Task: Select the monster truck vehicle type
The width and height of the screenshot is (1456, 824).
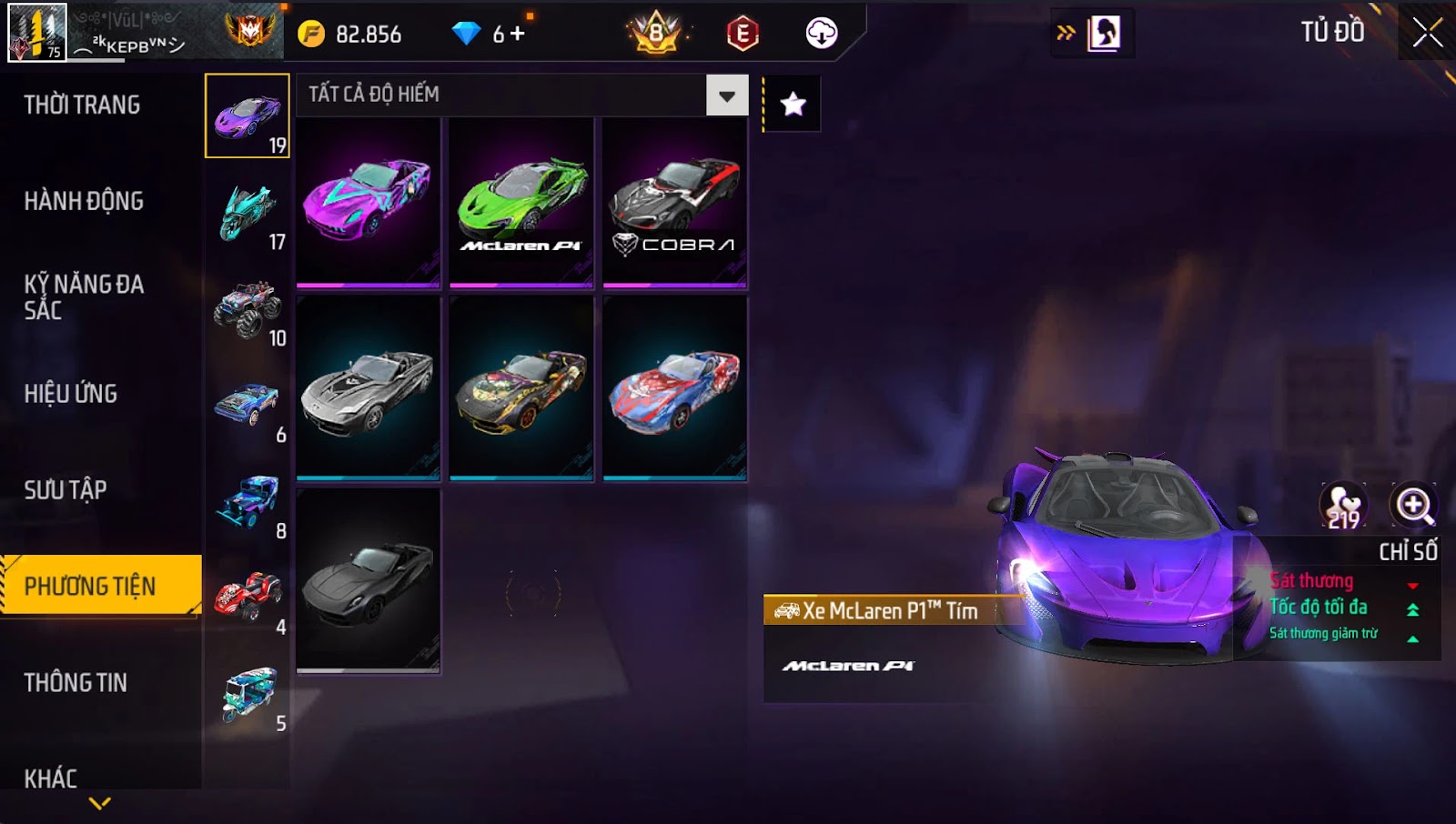Action: pyautogui.click(x=248, y=310)
